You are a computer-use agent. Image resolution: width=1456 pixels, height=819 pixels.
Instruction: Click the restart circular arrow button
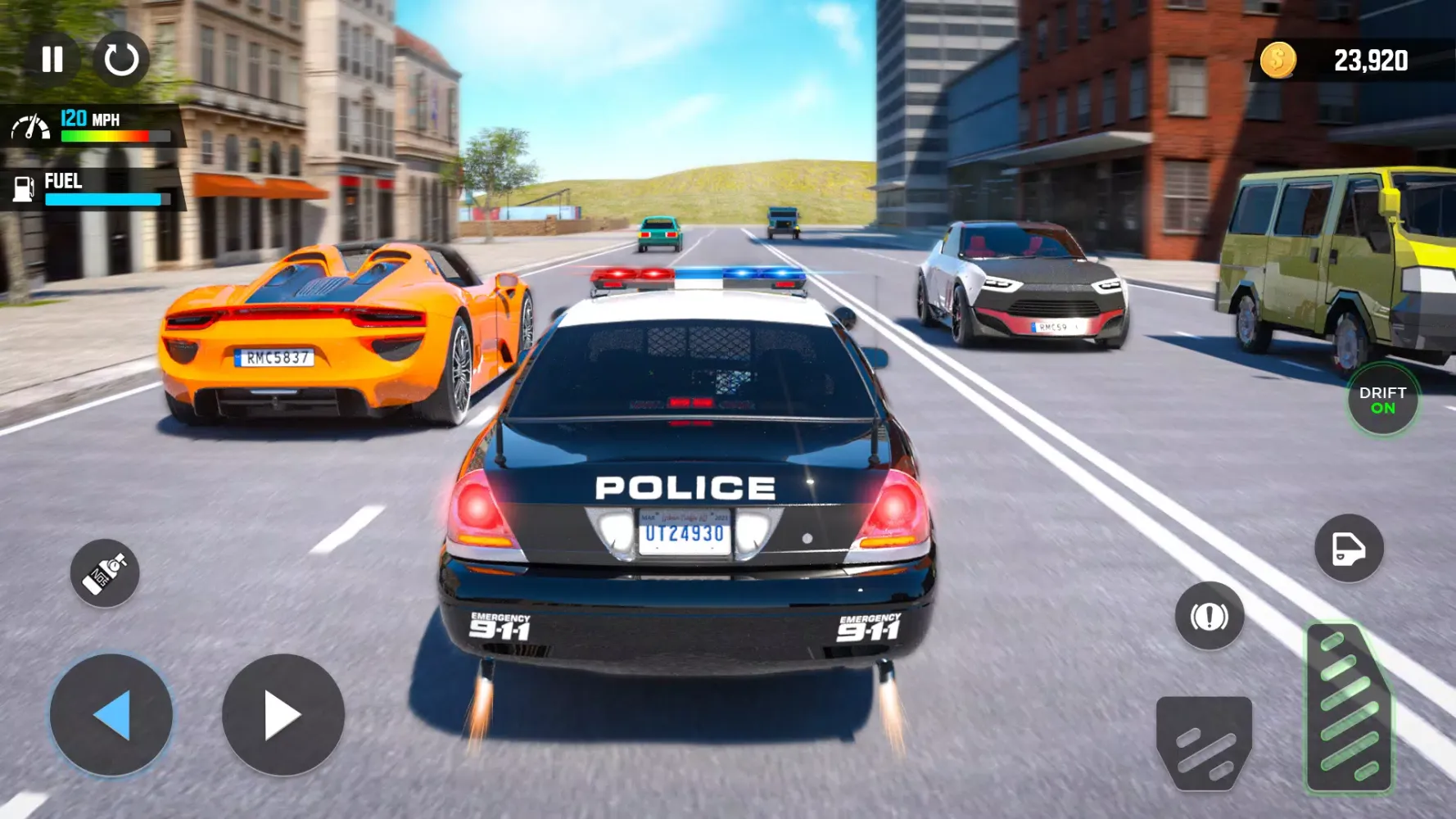click(x=121, y=59)
